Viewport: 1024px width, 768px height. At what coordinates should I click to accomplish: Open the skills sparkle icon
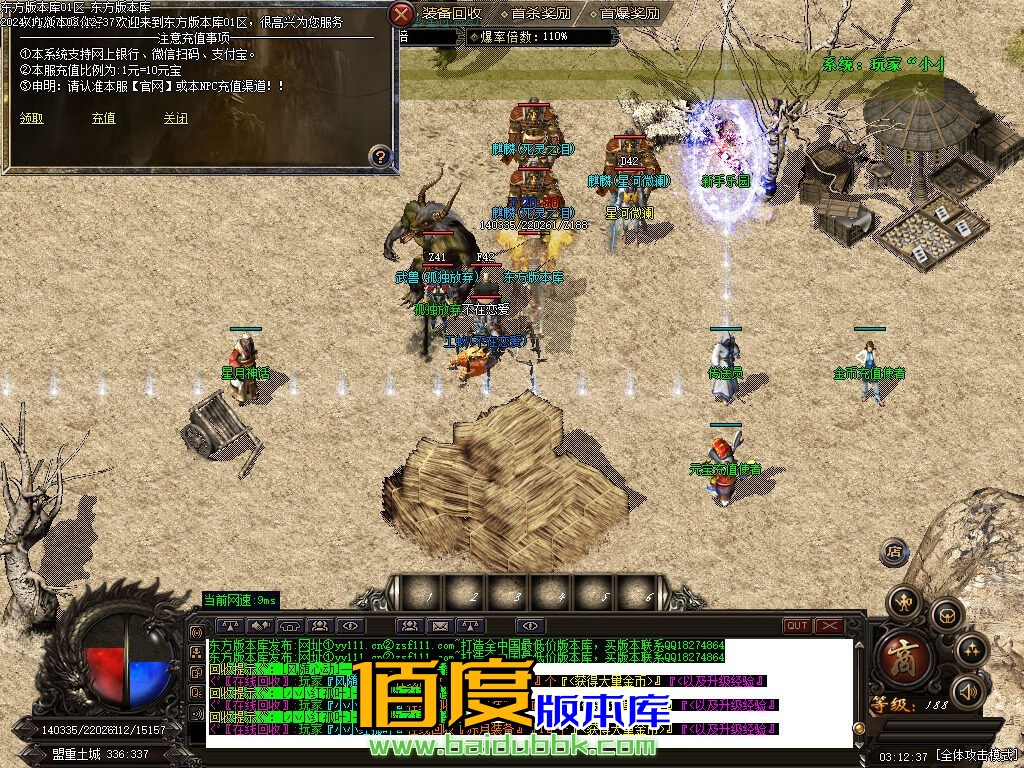[x=971, y=651]
